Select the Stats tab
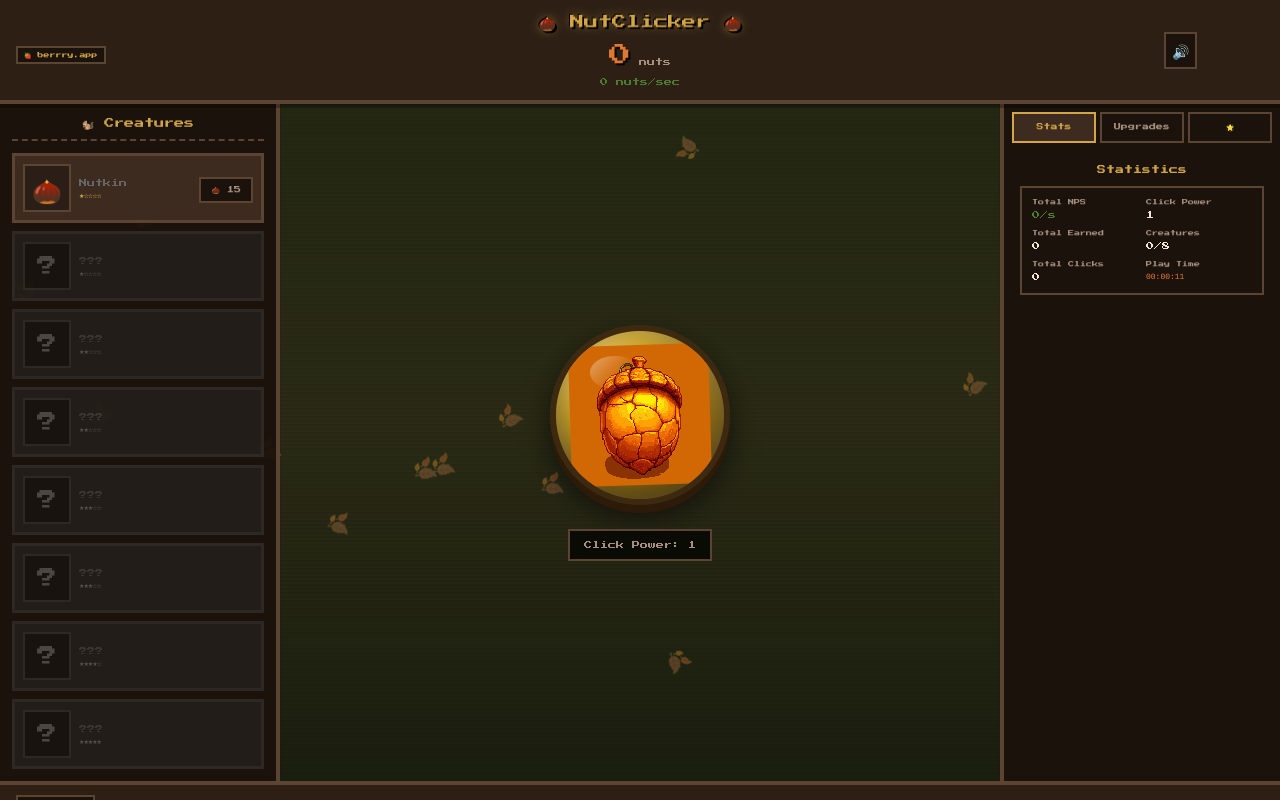Image resolution: width=1280 pixels, height=800 pixels. point(1053,126)
